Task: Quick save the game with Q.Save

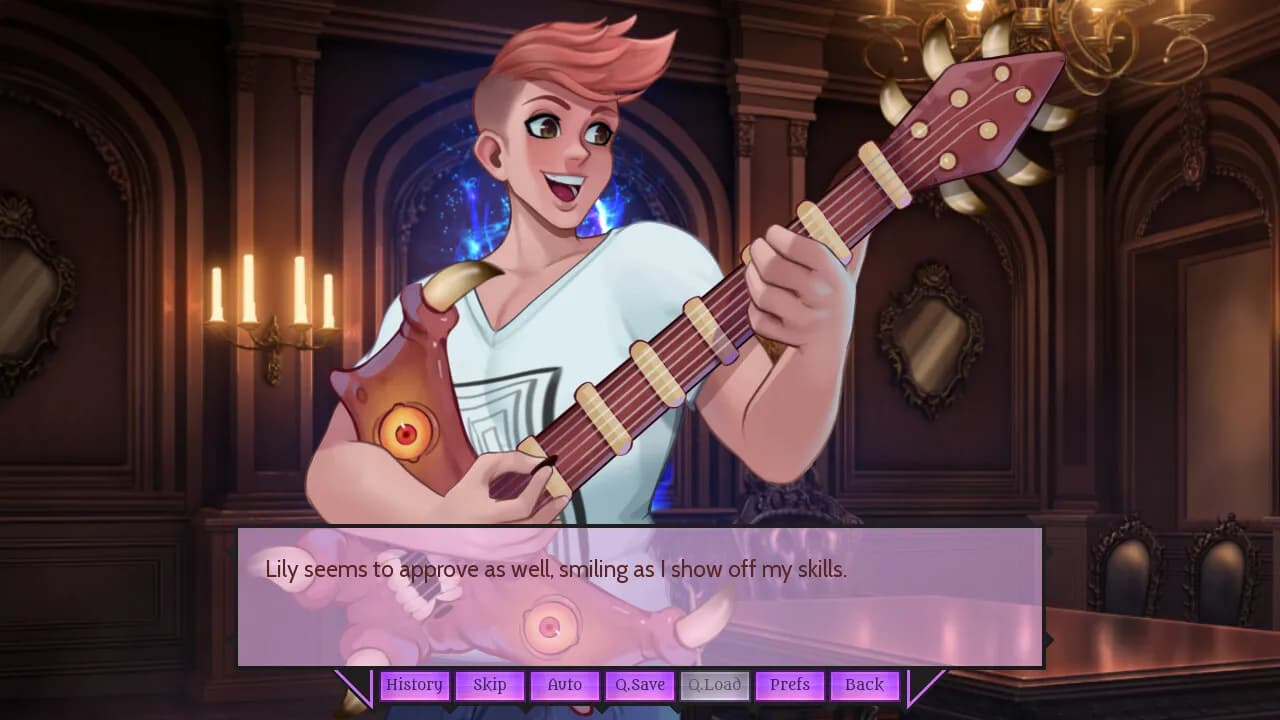Action: (639, 685)
